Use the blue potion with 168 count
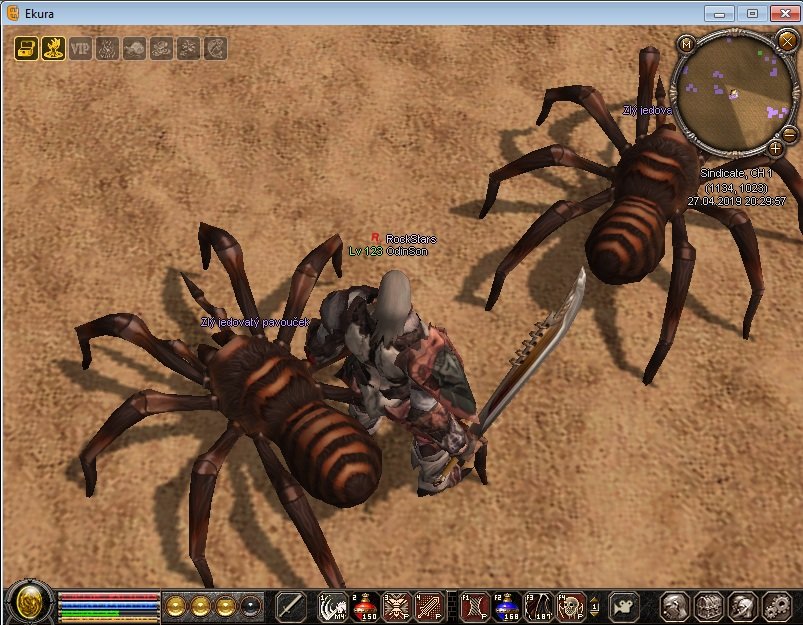 click(x=506, y=605)
